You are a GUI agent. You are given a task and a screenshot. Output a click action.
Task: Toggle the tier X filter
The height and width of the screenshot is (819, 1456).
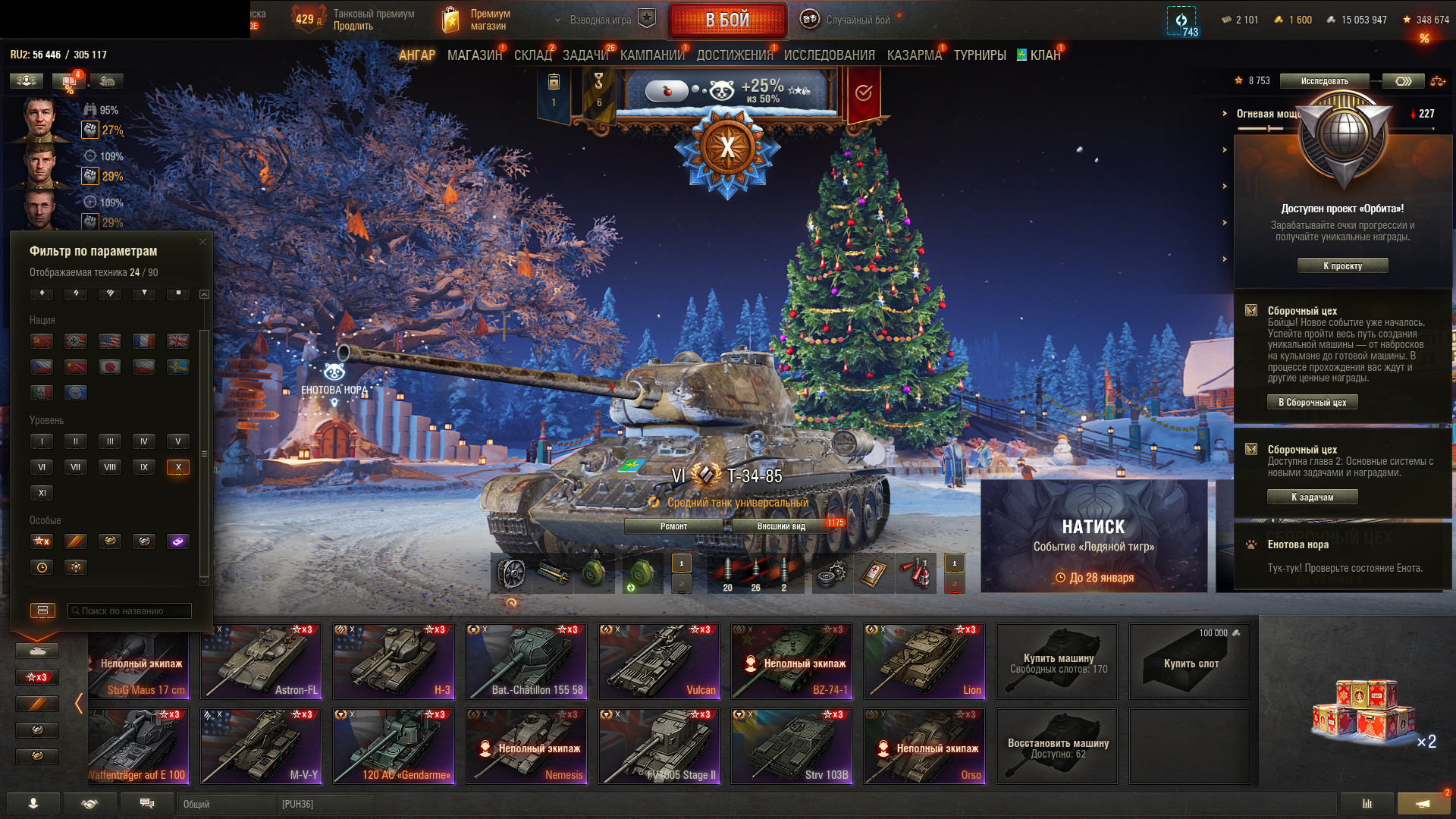pyautogui.click(x=178, y=467)
